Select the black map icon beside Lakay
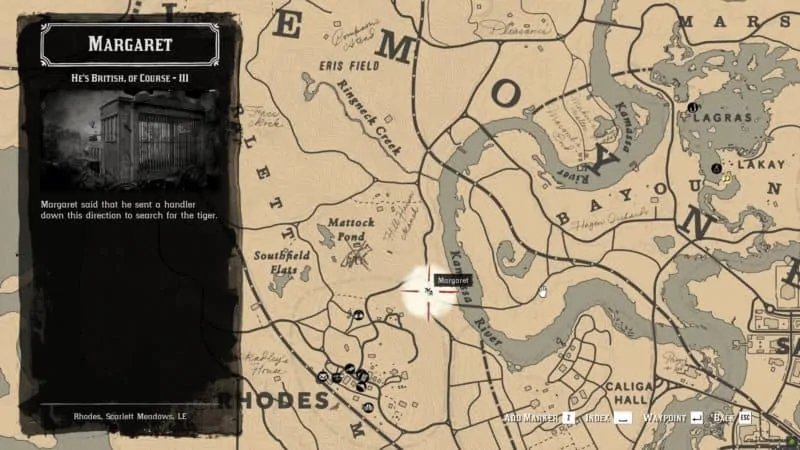 click(716, 168)
